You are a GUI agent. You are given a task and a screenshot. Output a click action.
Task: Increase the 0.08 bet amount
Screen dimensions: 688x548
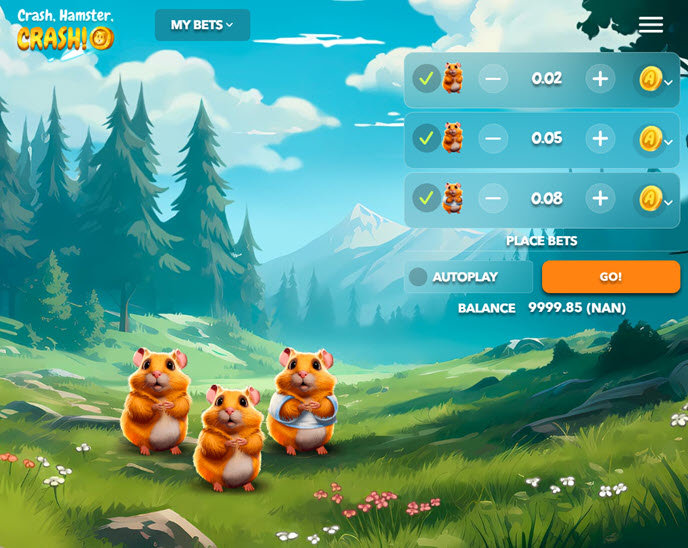[x=600, y=199]
